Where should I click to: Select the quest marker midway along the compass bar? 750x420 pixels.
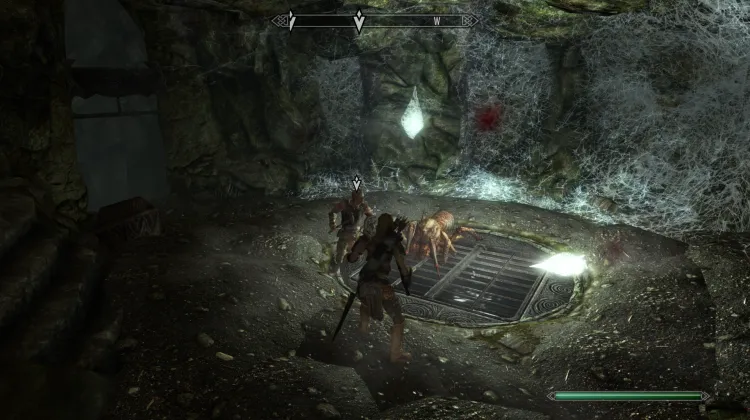coord(358,20)
